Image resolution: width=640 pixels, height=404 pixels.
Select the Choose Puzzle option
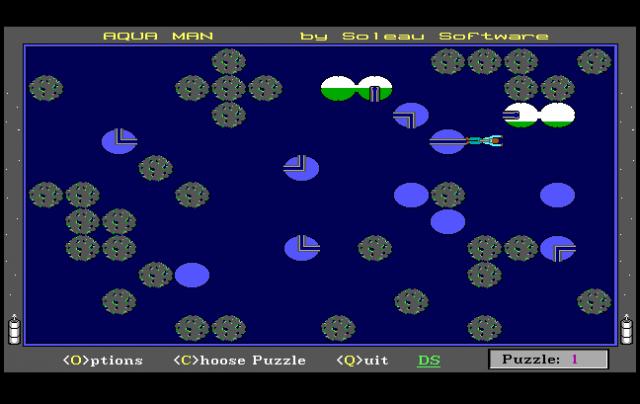coord(239,360)
